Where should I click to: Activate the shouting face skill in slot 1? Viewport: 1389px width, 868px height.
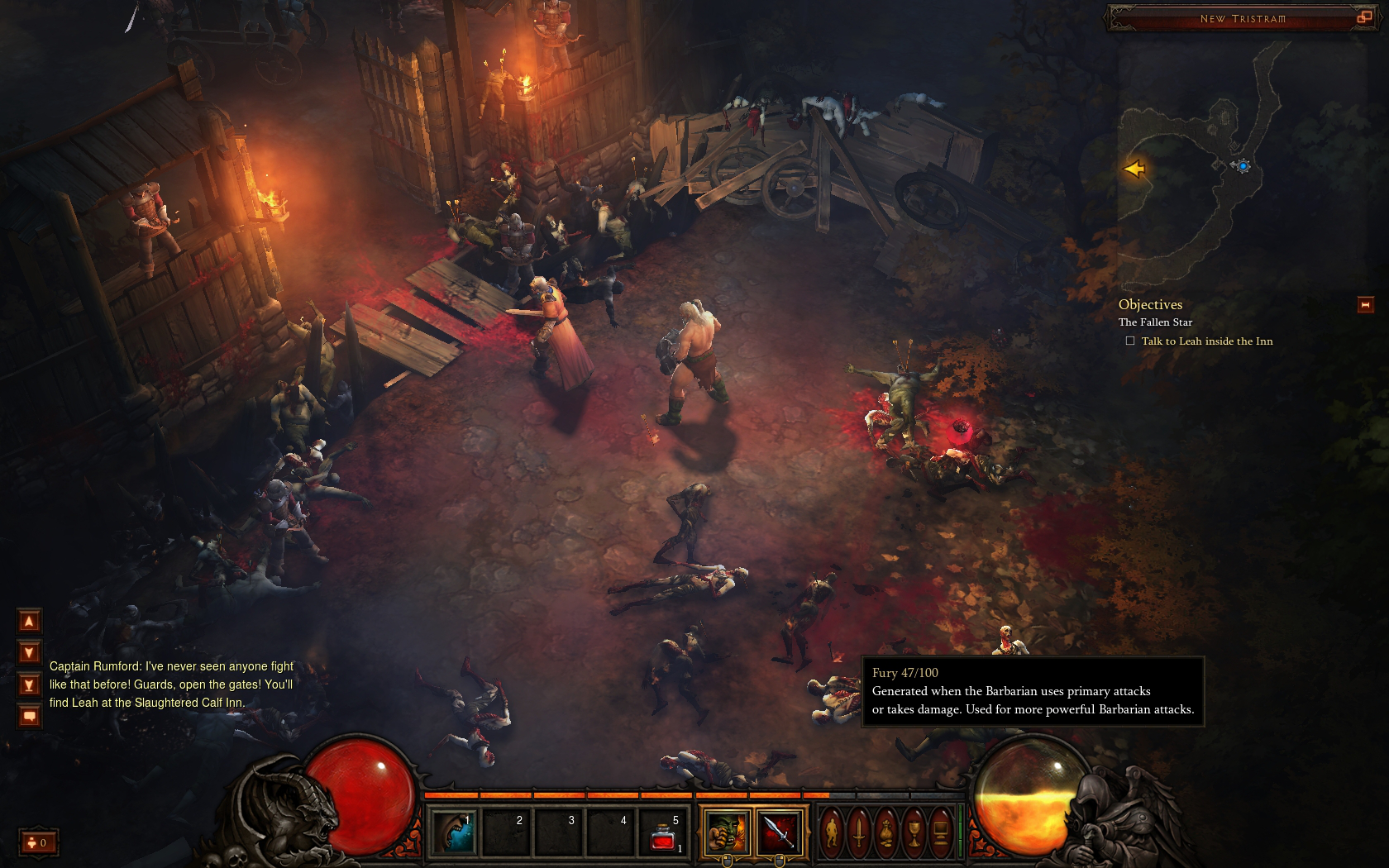[454, 832]
